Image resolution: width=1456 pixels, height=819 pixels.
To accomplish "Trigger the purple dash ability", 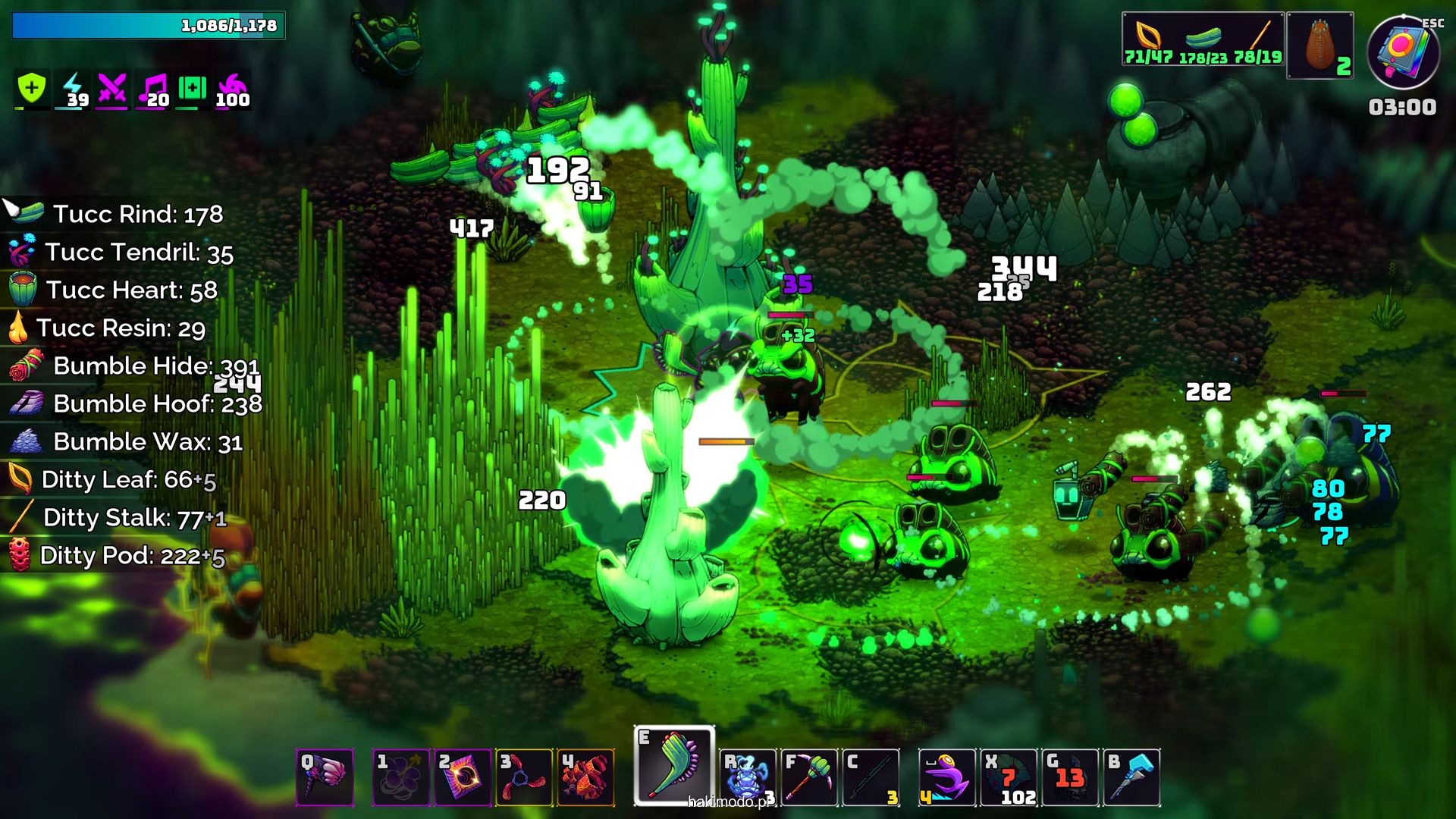I will pyautogui.click(x=947, y=777).
